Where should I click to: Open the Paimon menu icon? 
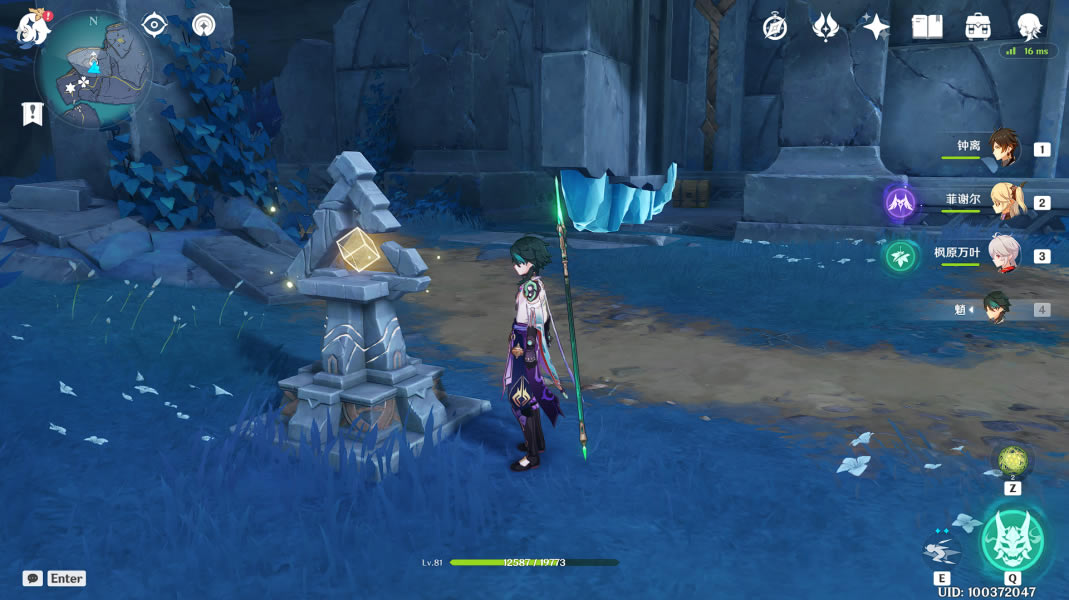[32, 28]
